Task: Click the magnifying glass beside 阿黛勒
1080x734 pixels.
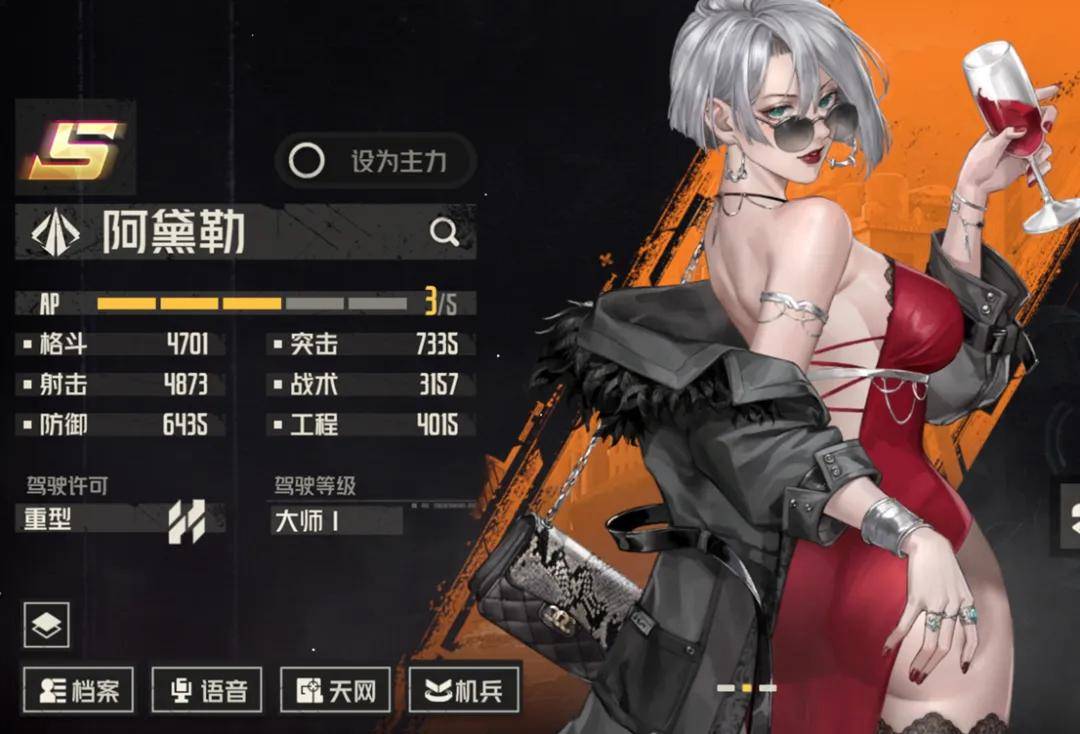Action: [444, 233]
